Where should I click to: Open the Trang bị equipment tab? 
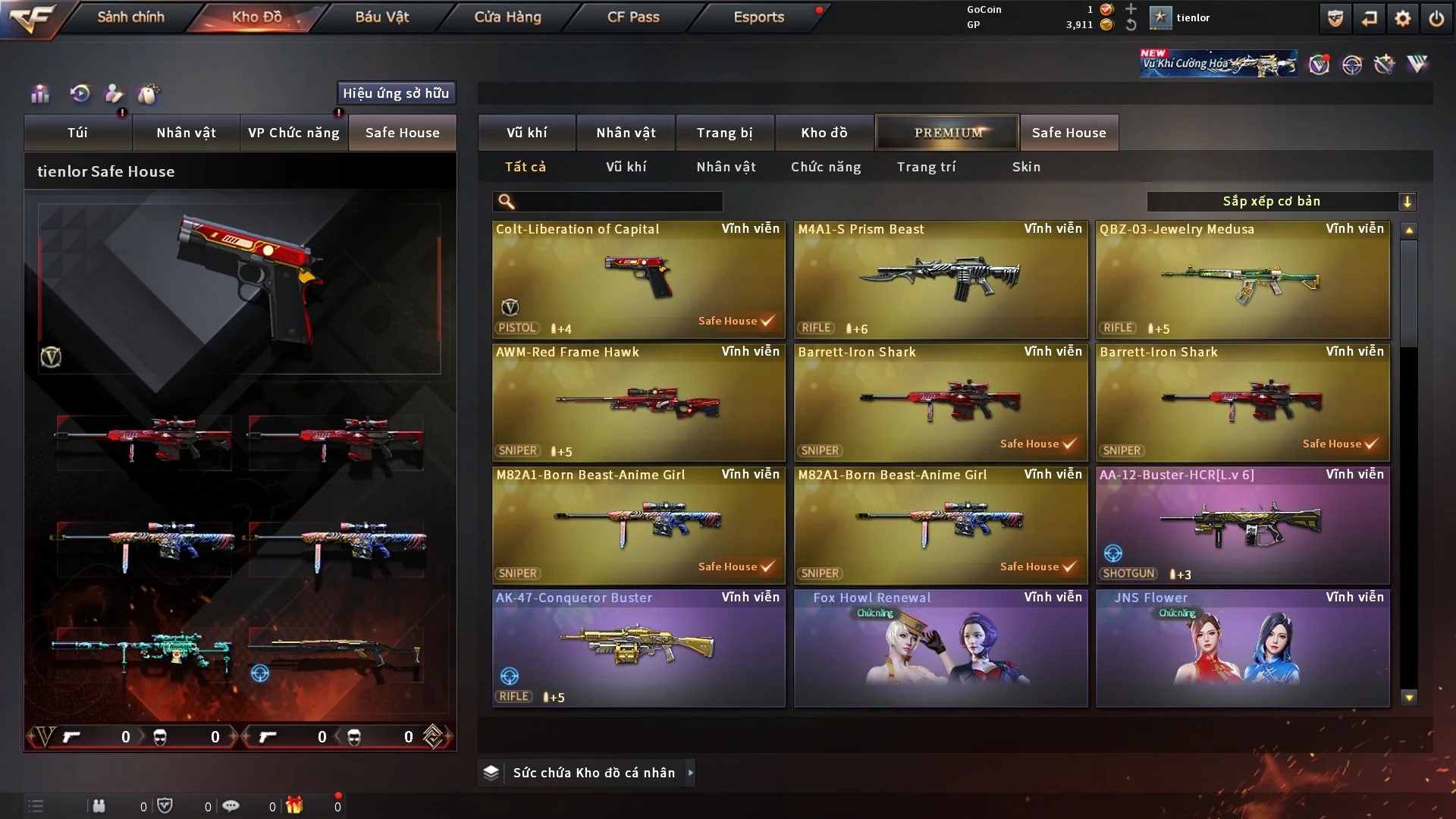tap(724, 133)
